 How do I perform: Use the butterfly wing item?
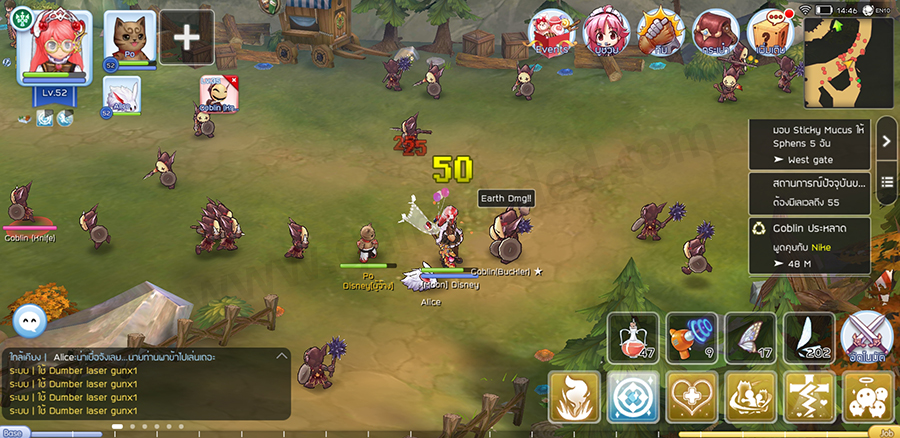pos(749,337)
